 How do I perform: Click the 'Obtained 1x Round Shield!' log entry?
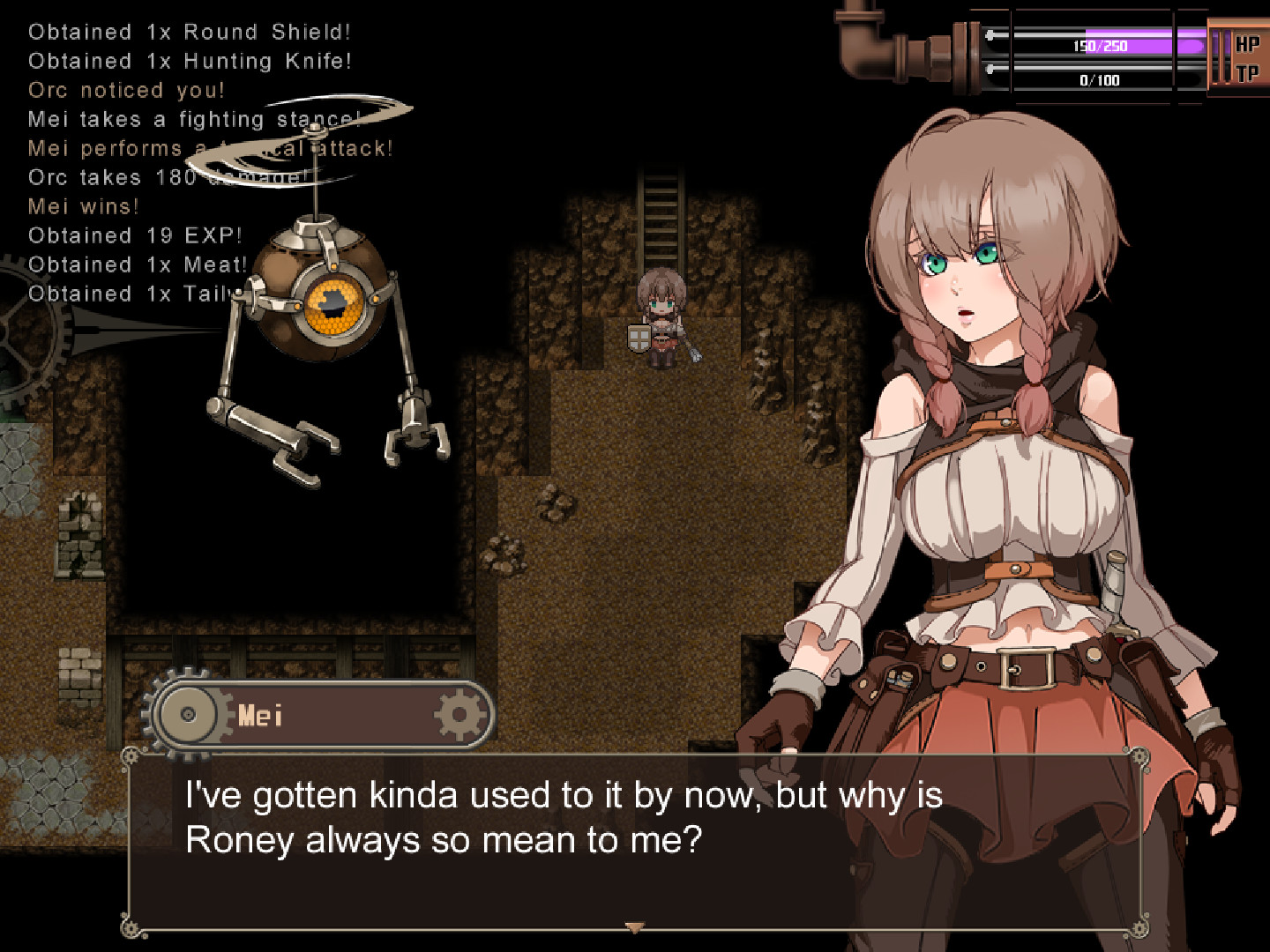point(190,32)
